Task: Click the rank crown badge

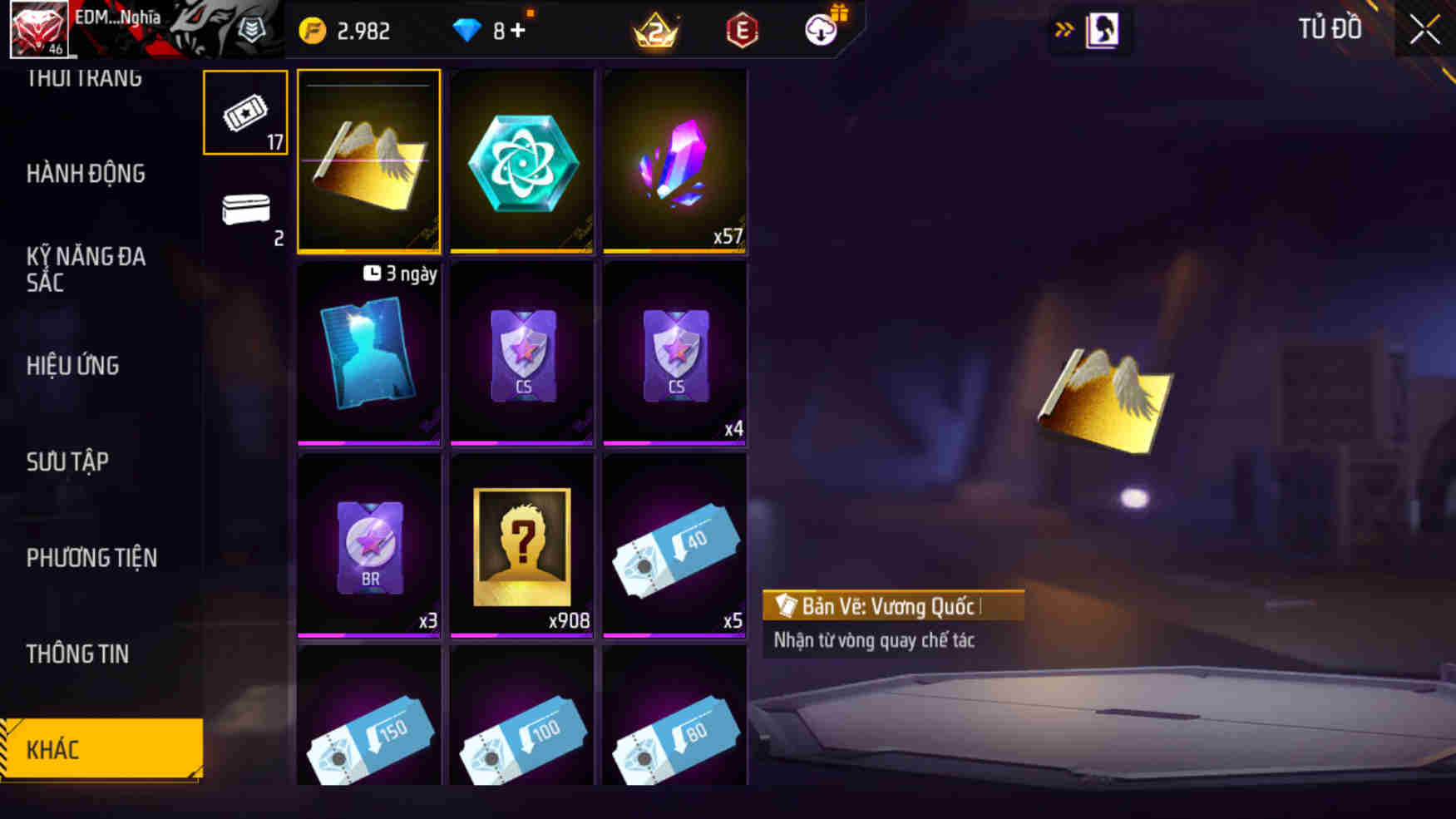Action: [x=656, y=30]
